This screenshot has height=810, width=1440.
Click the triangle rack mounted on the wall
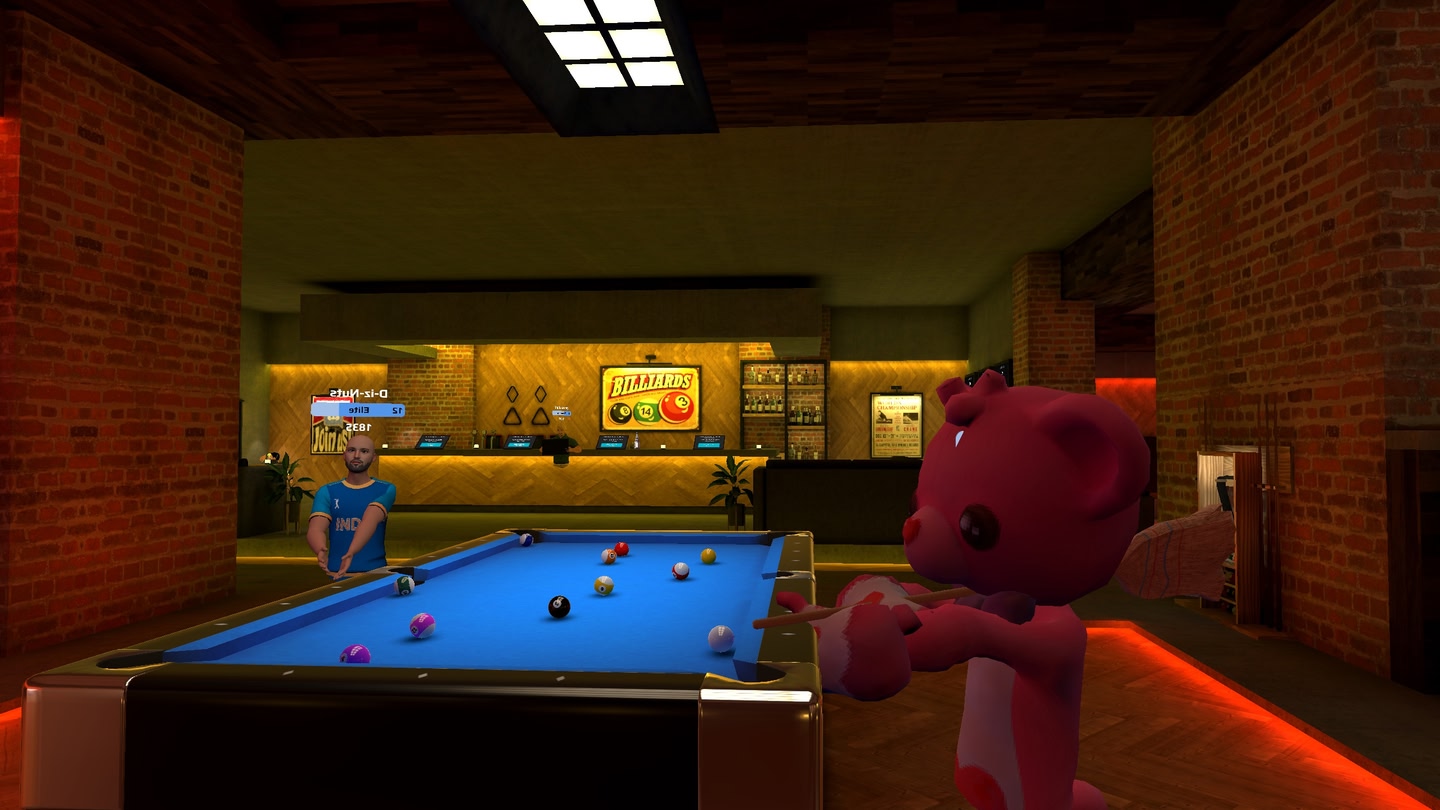tap(512, 418)
